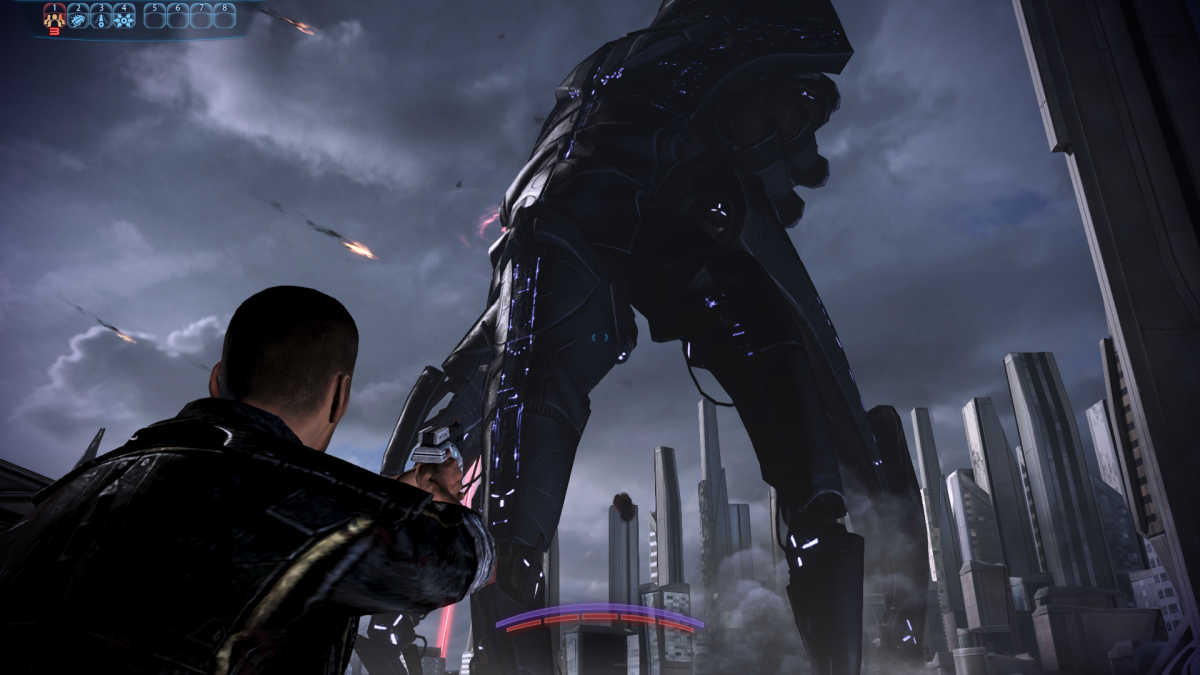Image resolution: width=1200 pixels, height=675 pixels.
Task: Trigger the slot 3 beam power icon
Action: pyautogui.click(x=101, y=16)
